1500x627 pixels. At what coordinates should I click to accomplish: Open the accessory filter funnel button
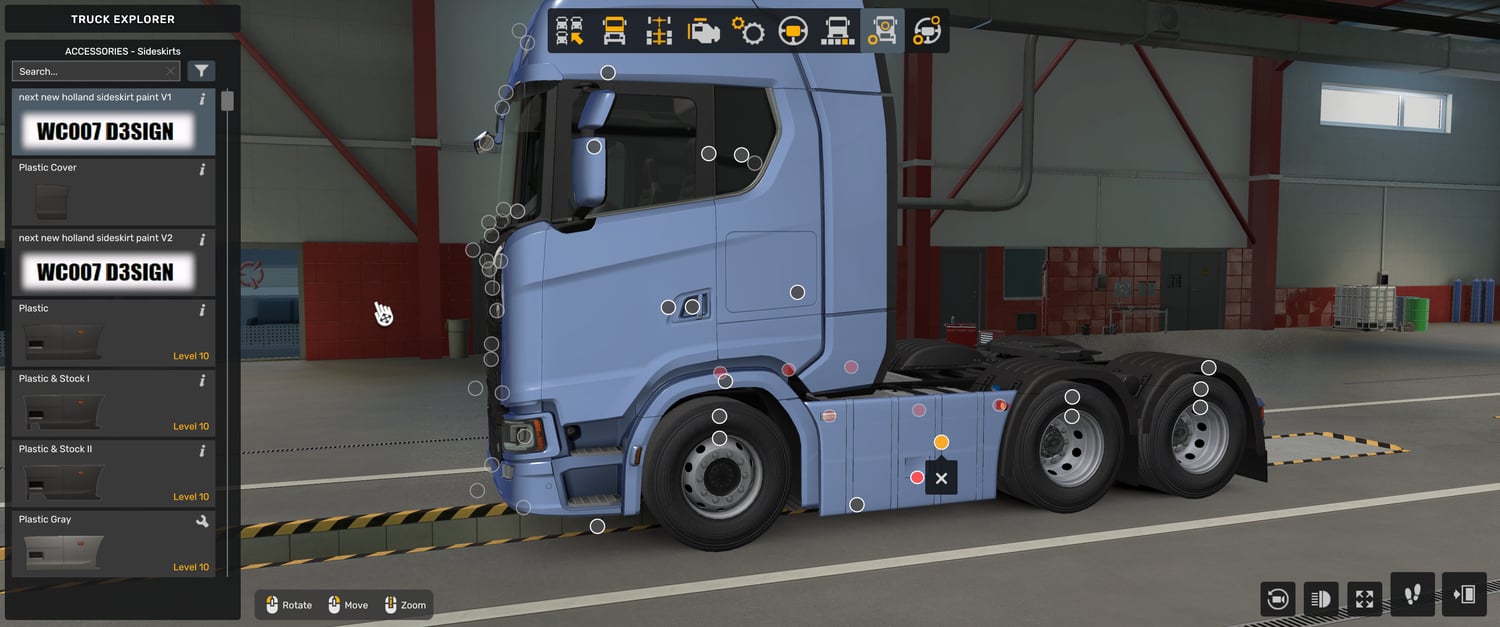tap(202, 71)
